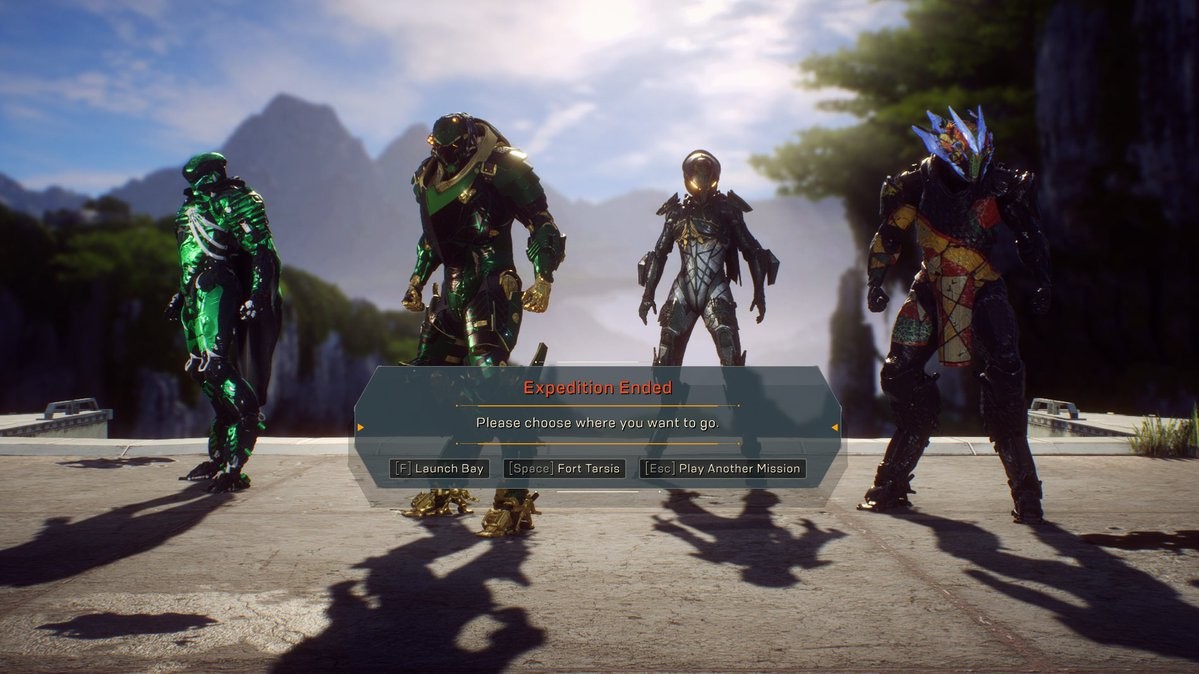Choose the Launch Bay destination
1199x674 pixels.
point(439,468)
